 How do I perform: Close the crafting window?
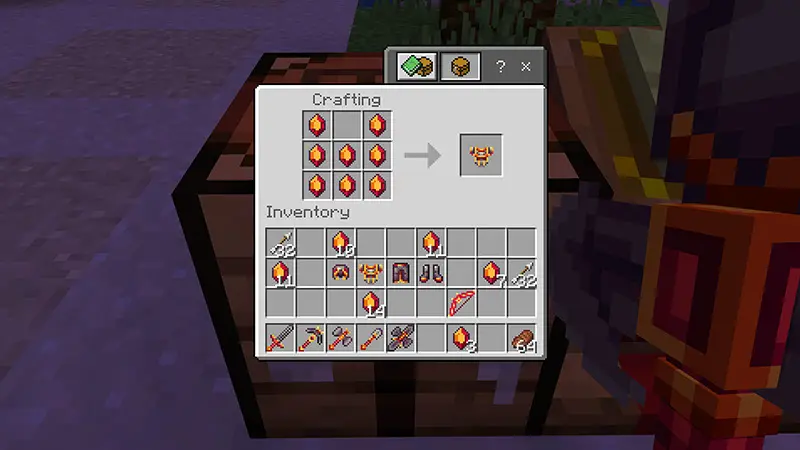pos(526,67)
